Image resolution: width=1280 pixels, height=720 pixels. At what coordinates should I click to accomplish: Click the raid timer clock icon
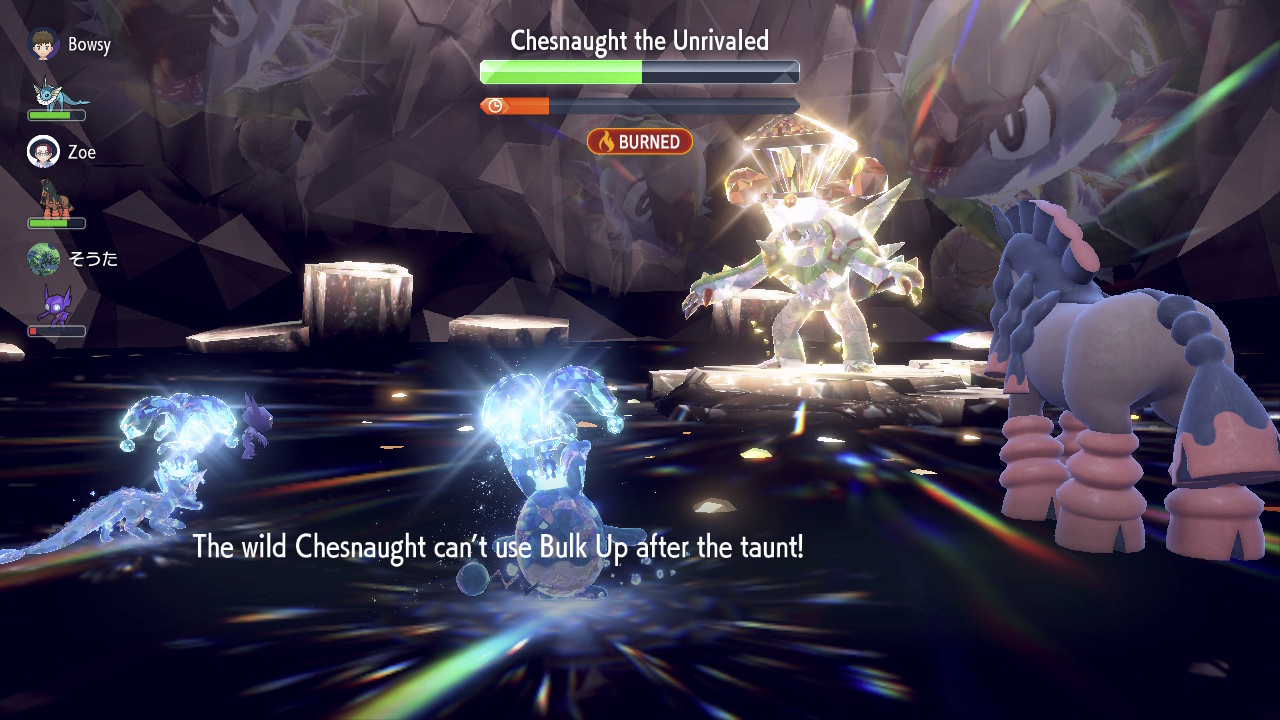(494, 106)
